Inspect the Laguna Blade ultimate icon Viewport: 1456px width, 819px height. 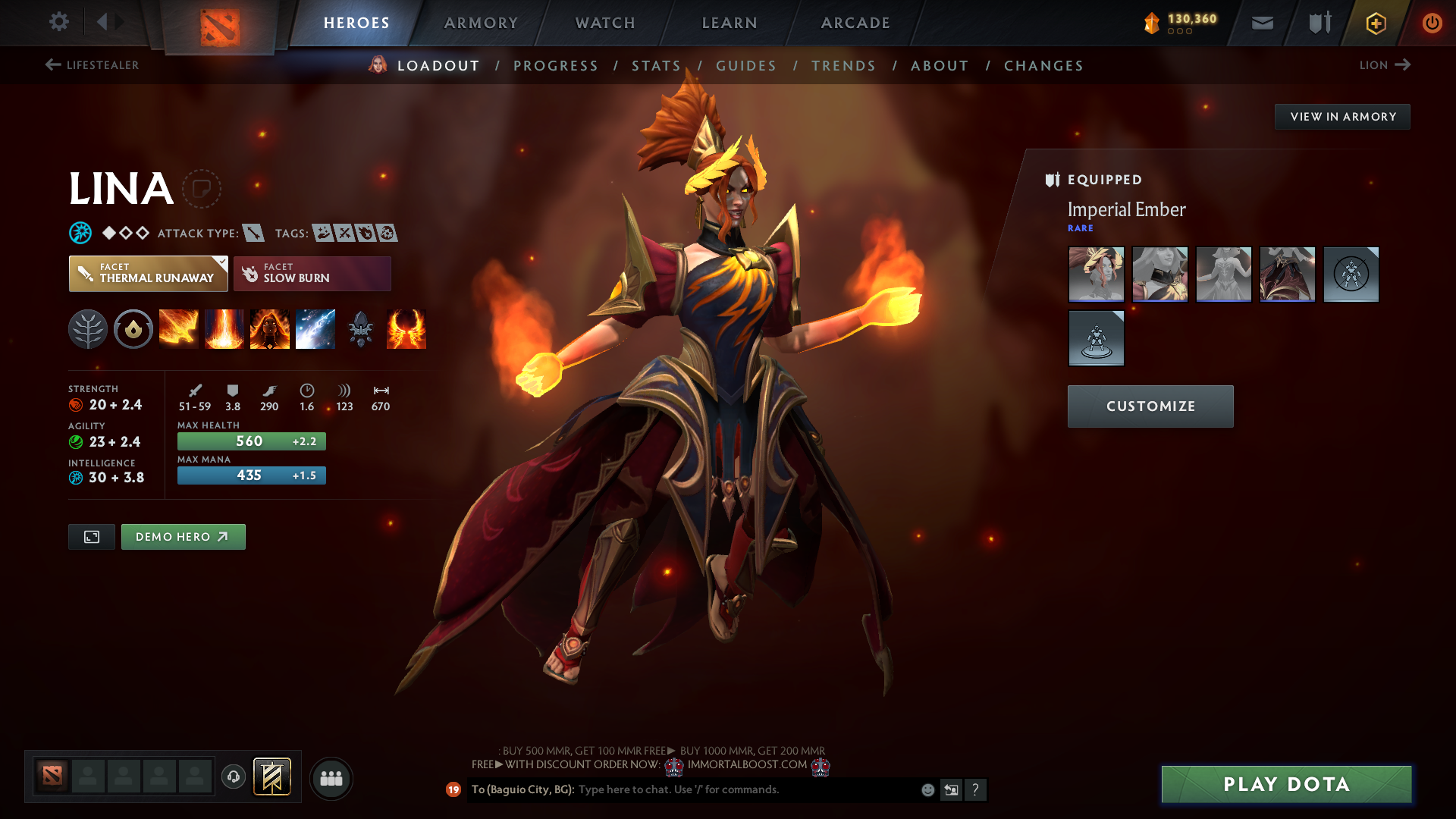315,329
